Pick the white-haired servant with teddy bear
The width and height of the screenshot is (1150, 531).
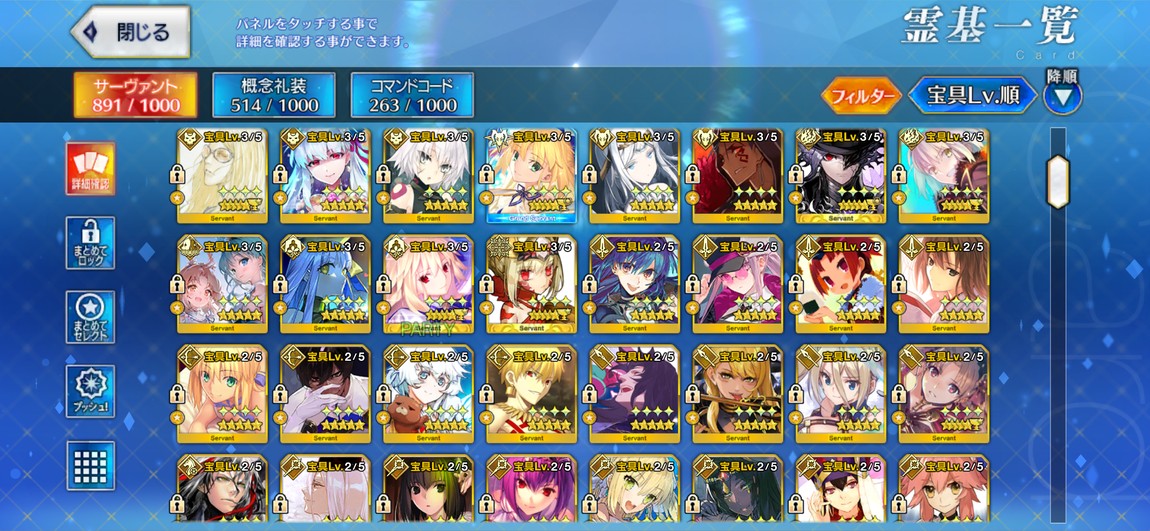tap(427, 394)
